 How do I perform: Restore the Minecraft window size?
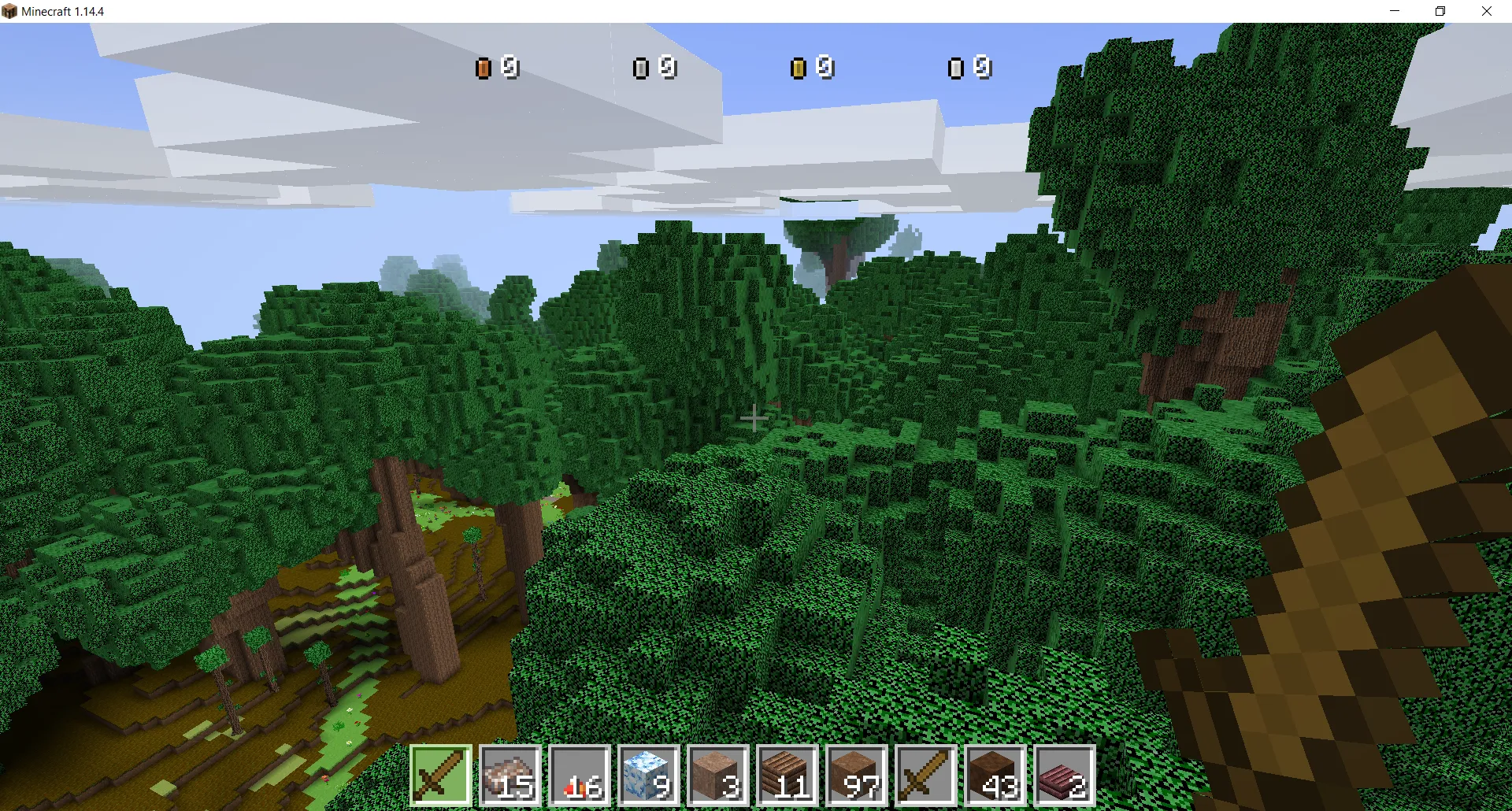(1440, 11)
